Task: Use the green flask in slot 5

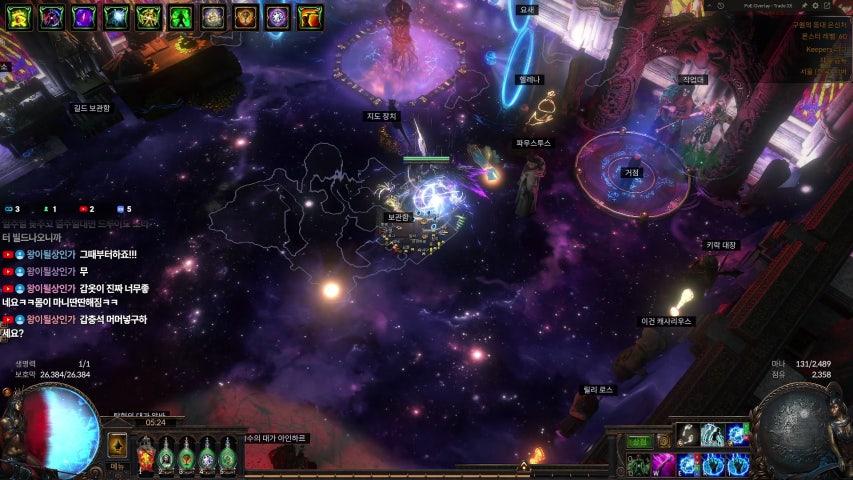Action: click(229, 455)
